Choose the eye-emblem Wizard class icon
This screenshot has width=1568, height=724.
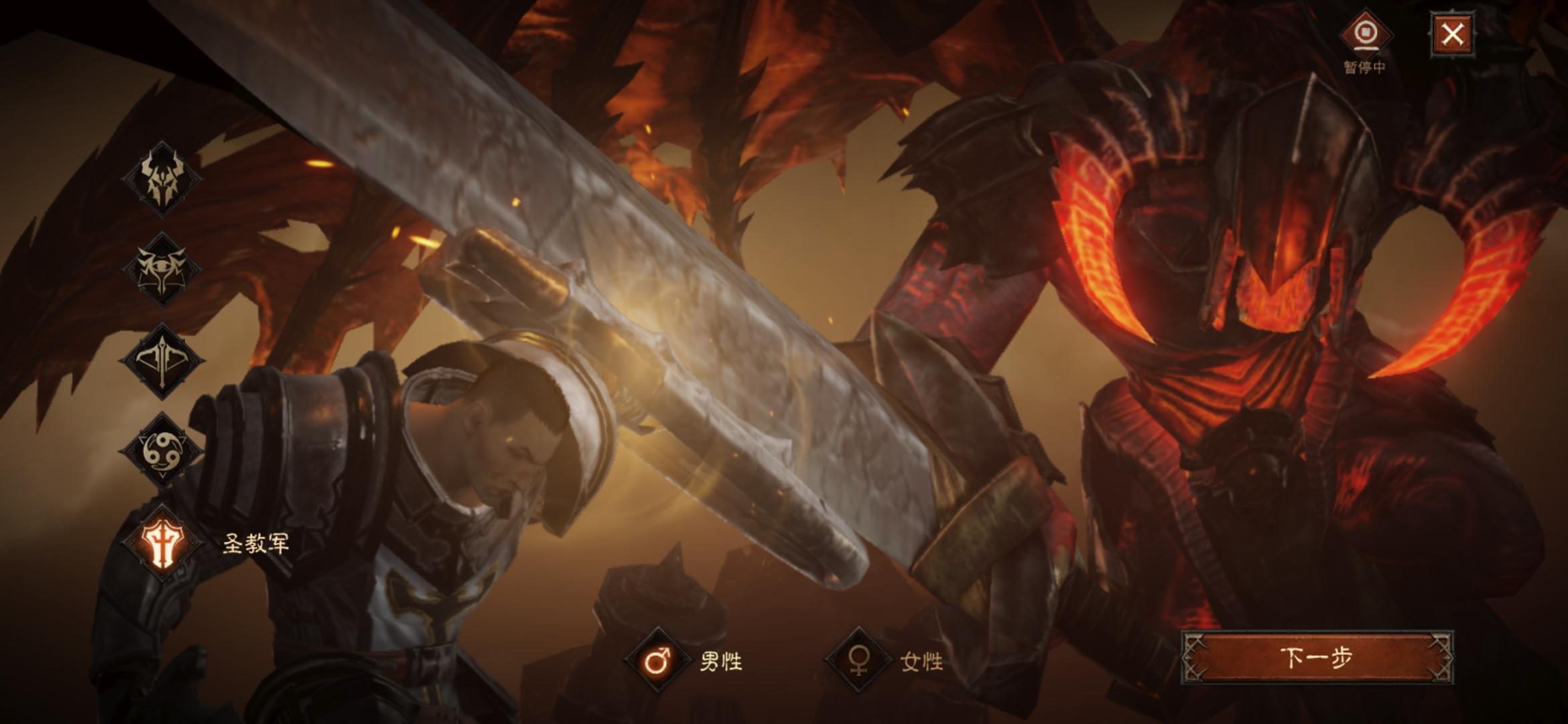161,269
